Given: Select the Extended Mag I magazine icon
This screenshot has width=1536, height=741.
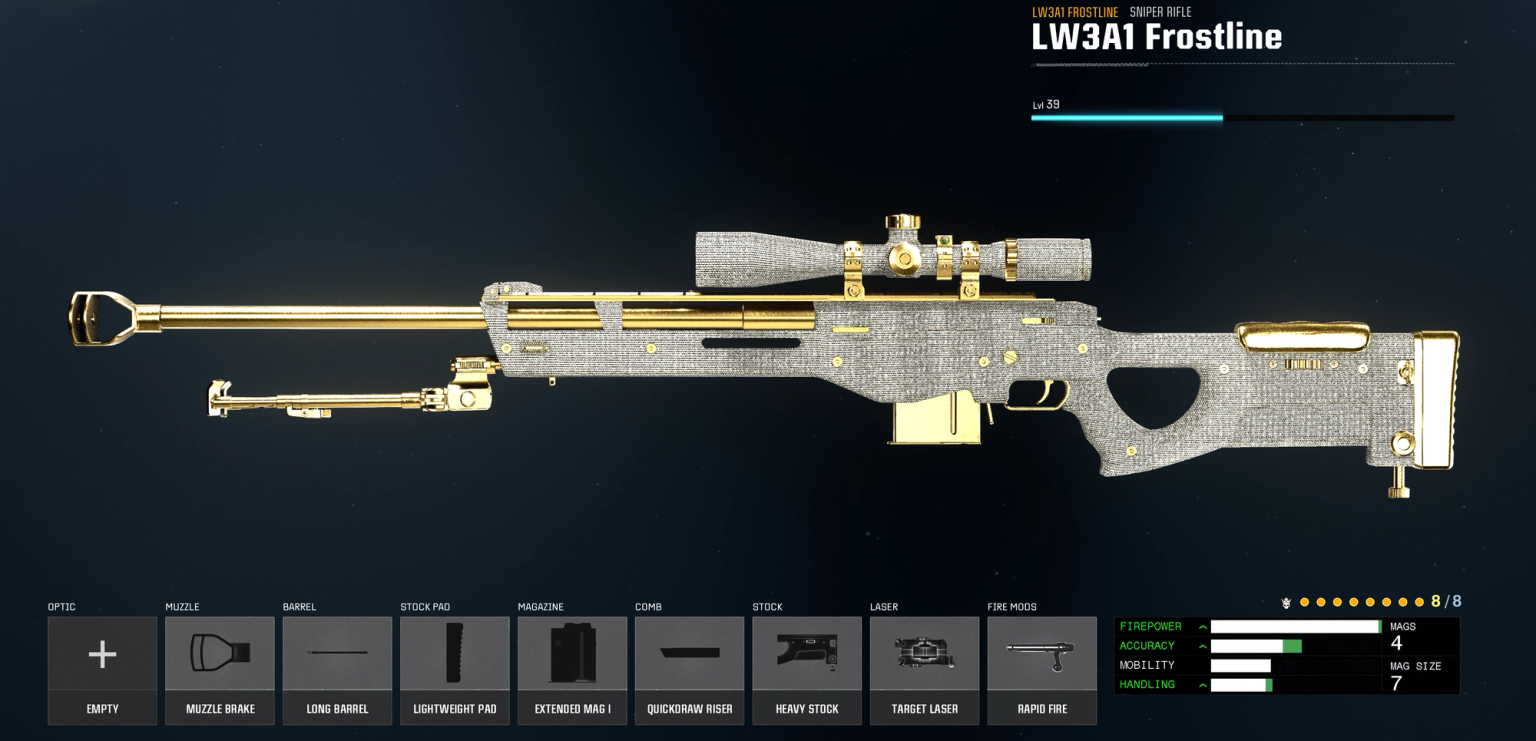Looking at the screenshot, I should (572, 653).
